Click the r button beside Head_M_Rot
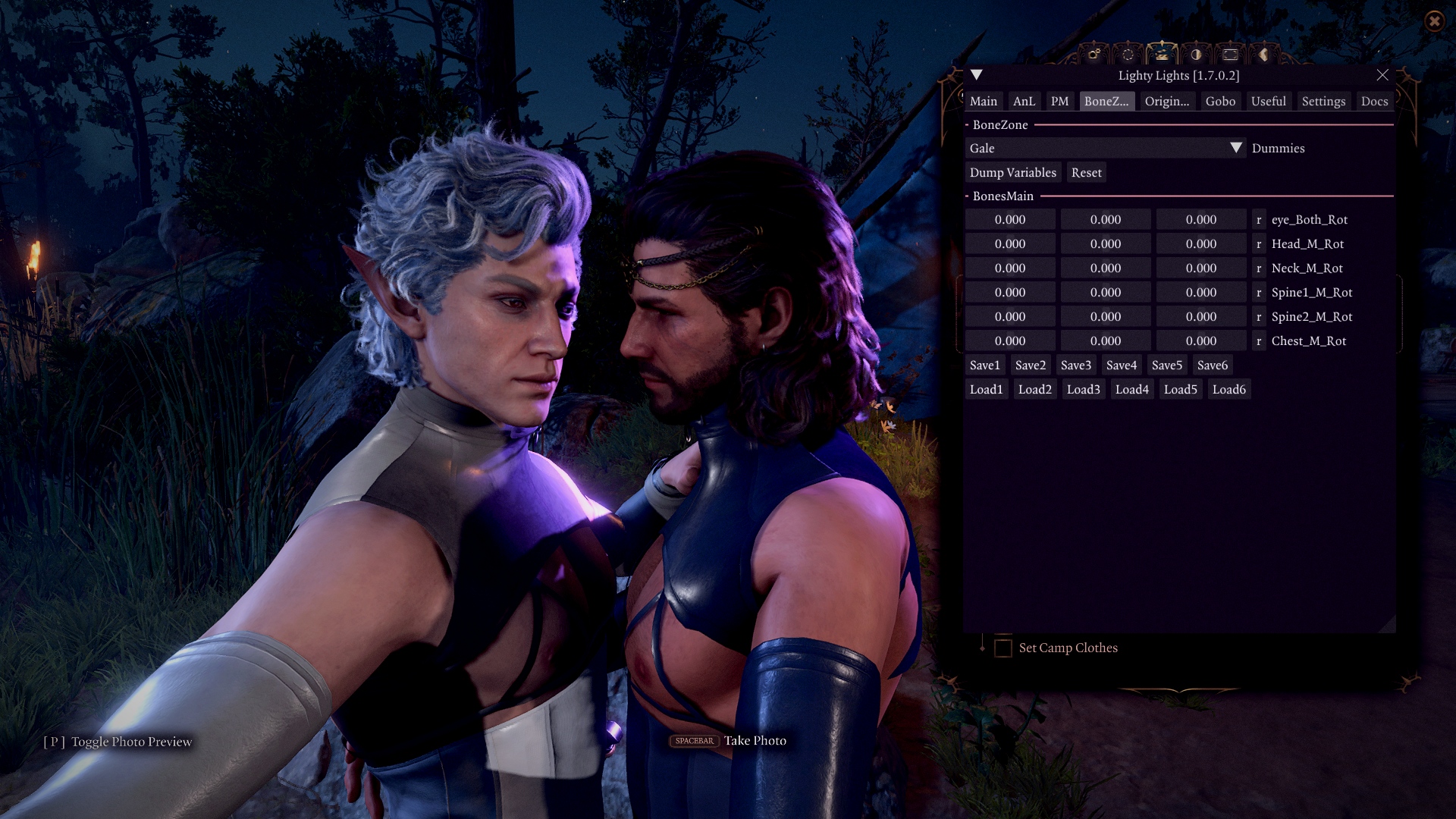 1259,243
